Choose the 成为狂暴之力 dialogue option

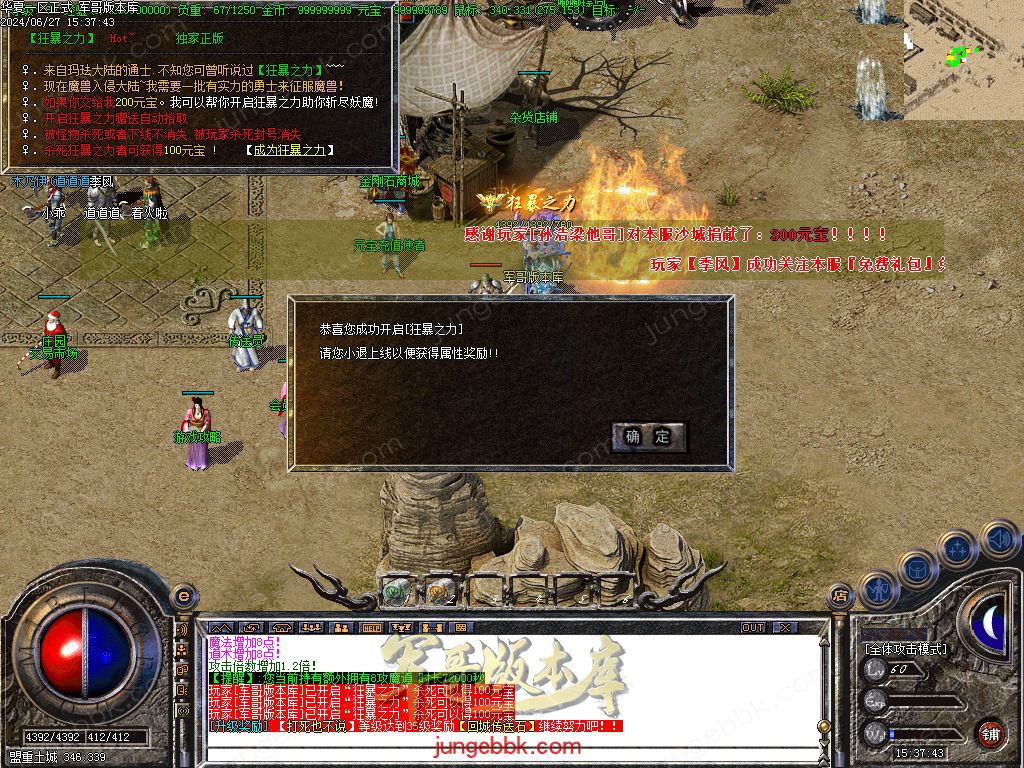coord(289,151)
